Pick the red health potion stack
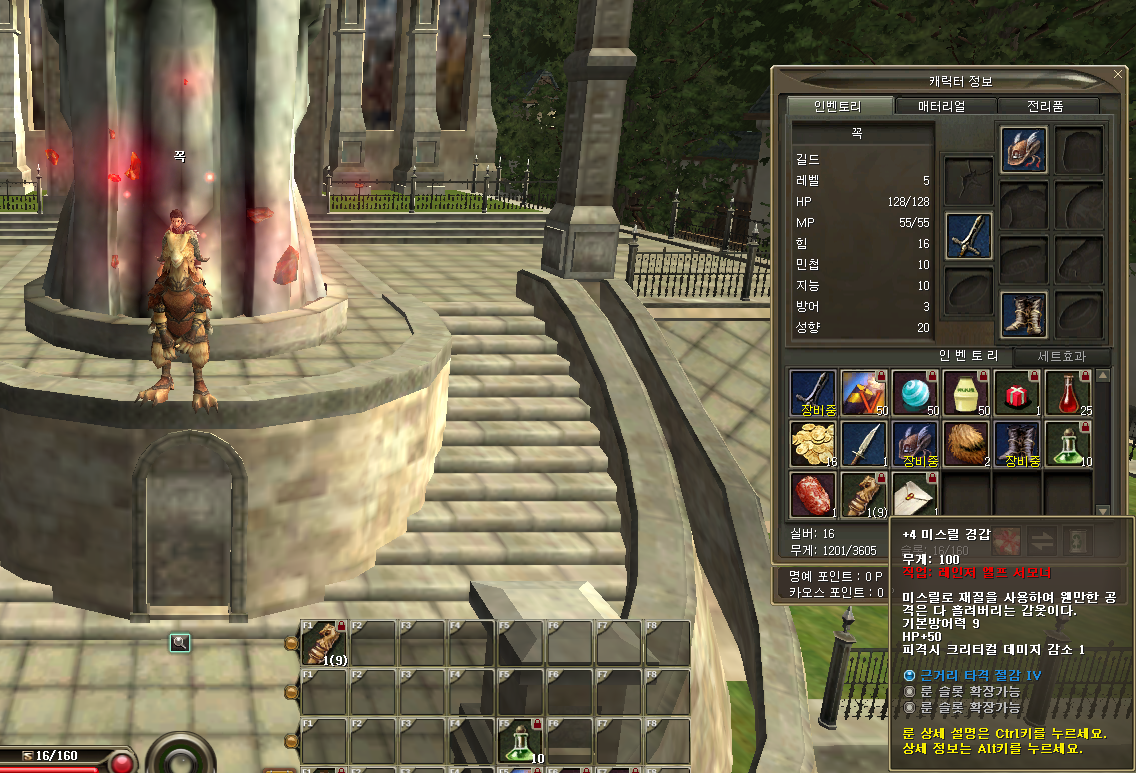Viewport: 1136px width, 773px height. [1067, 393]
